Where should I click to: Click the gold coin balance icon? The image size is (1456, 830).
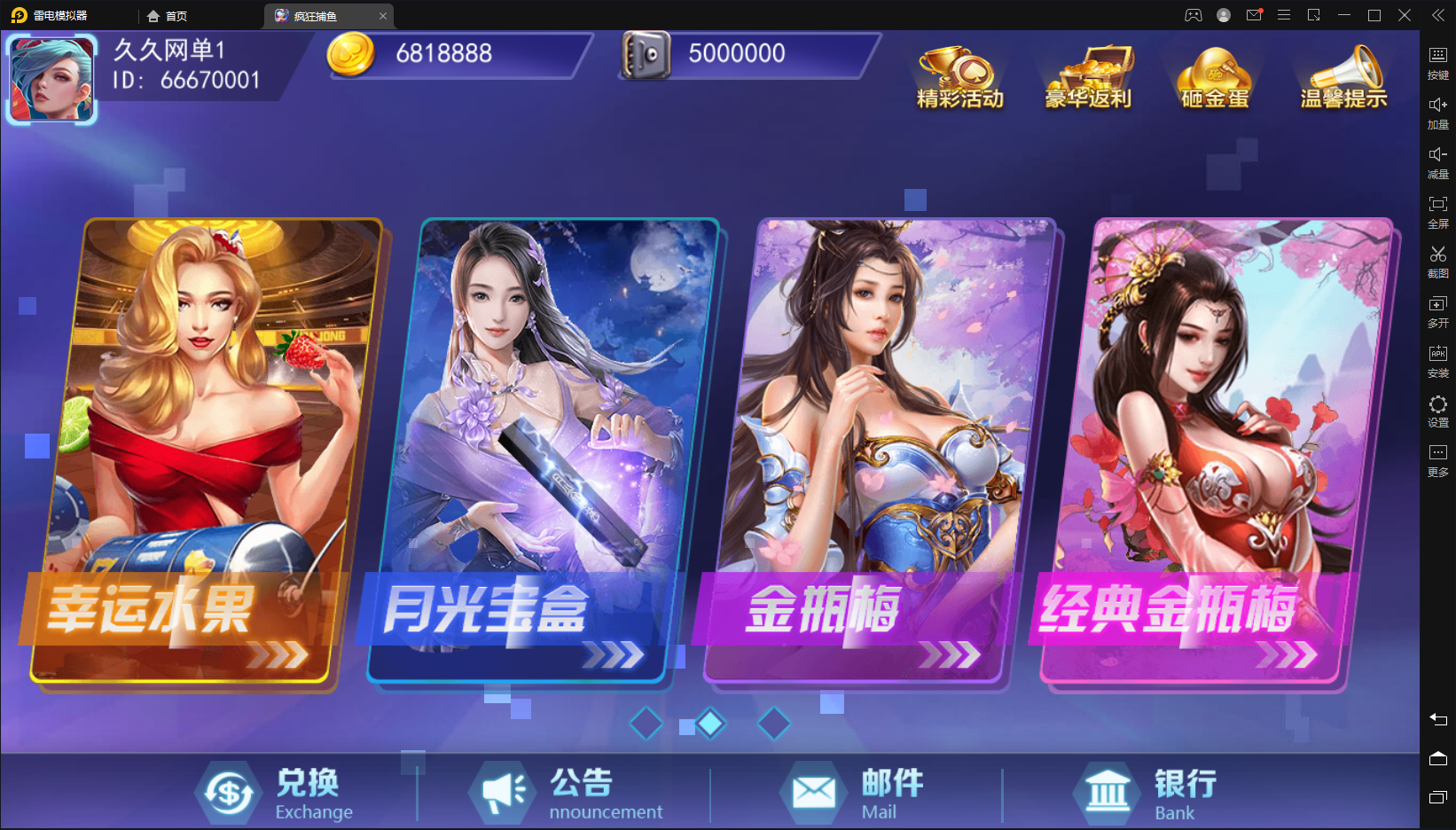point(351,54)
